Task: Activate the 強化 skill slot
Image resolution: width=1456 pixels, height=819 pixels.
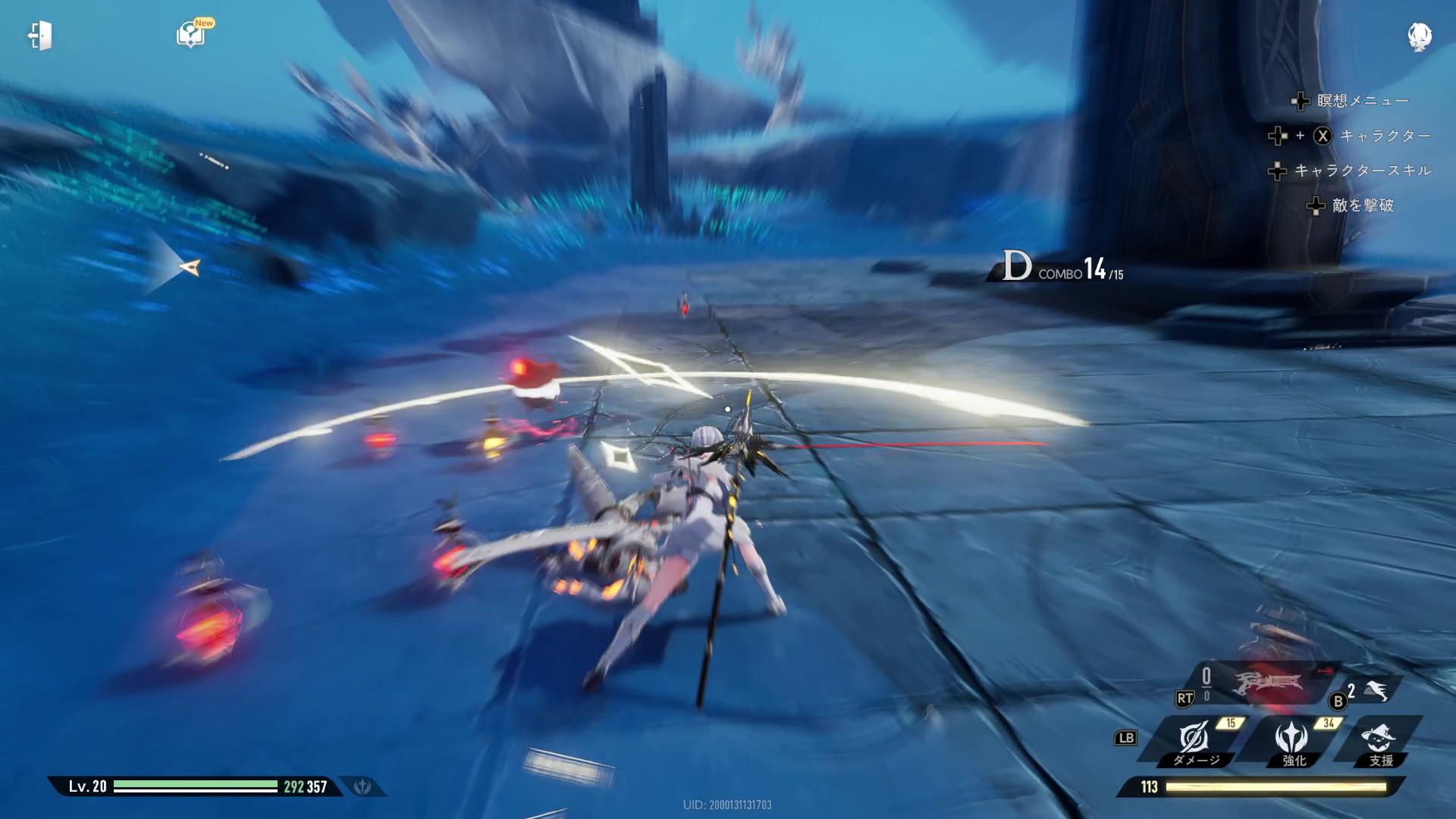Action: point(1291,739)
